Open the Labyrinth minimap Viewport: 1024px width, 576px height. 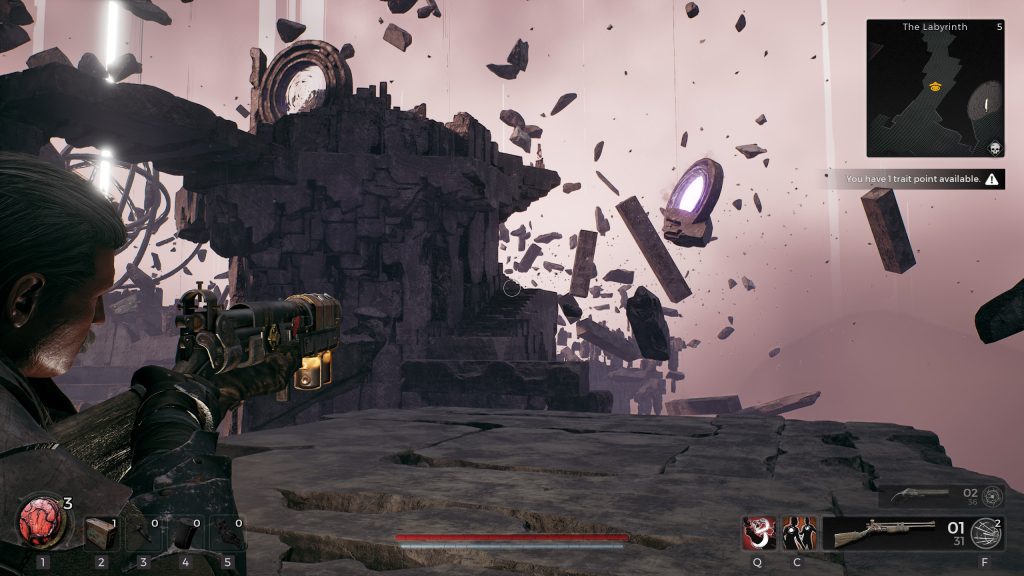(934, 88)
